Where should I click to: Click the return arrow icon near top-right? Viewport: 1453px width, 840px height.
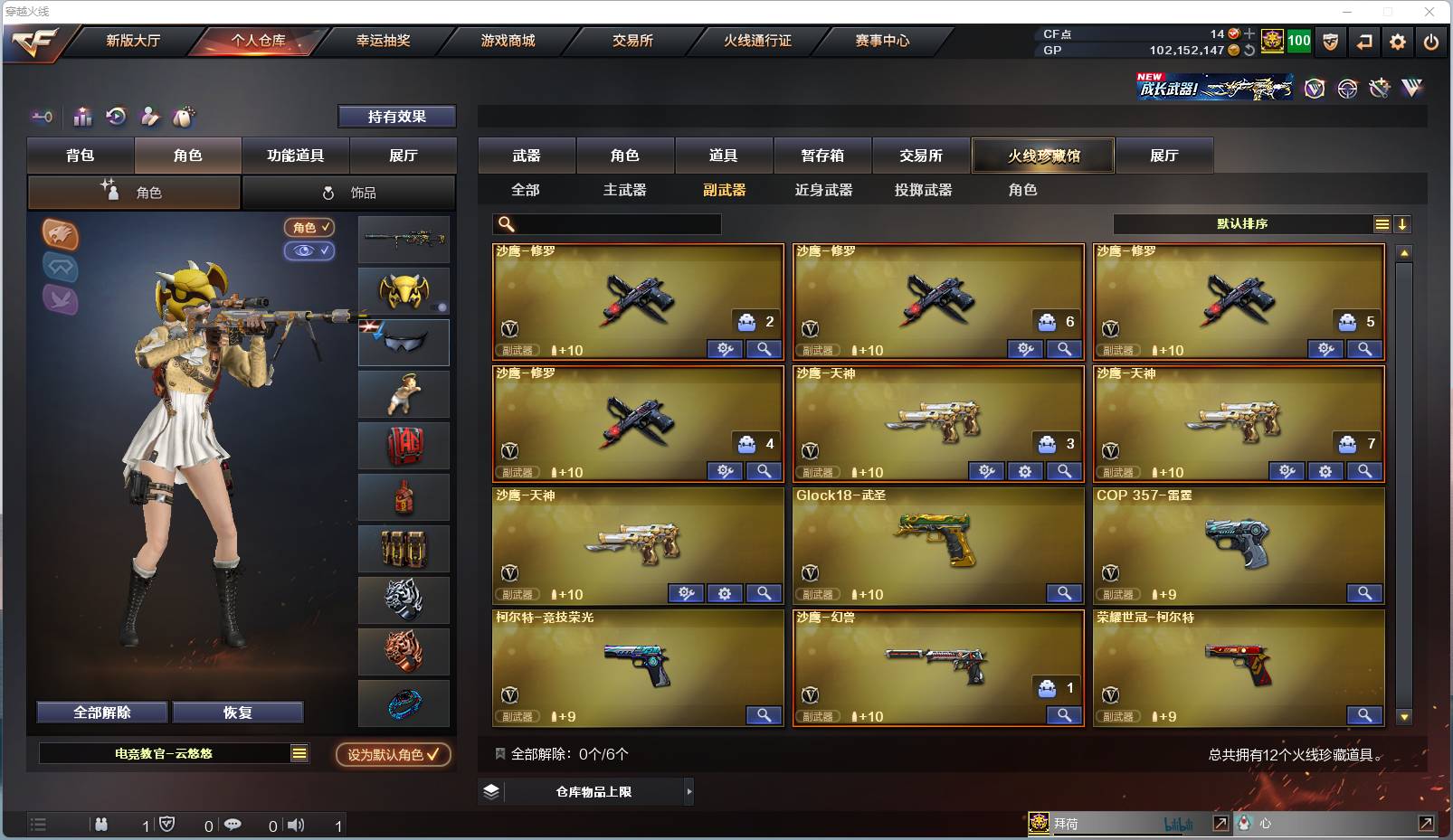[1364, 41]
